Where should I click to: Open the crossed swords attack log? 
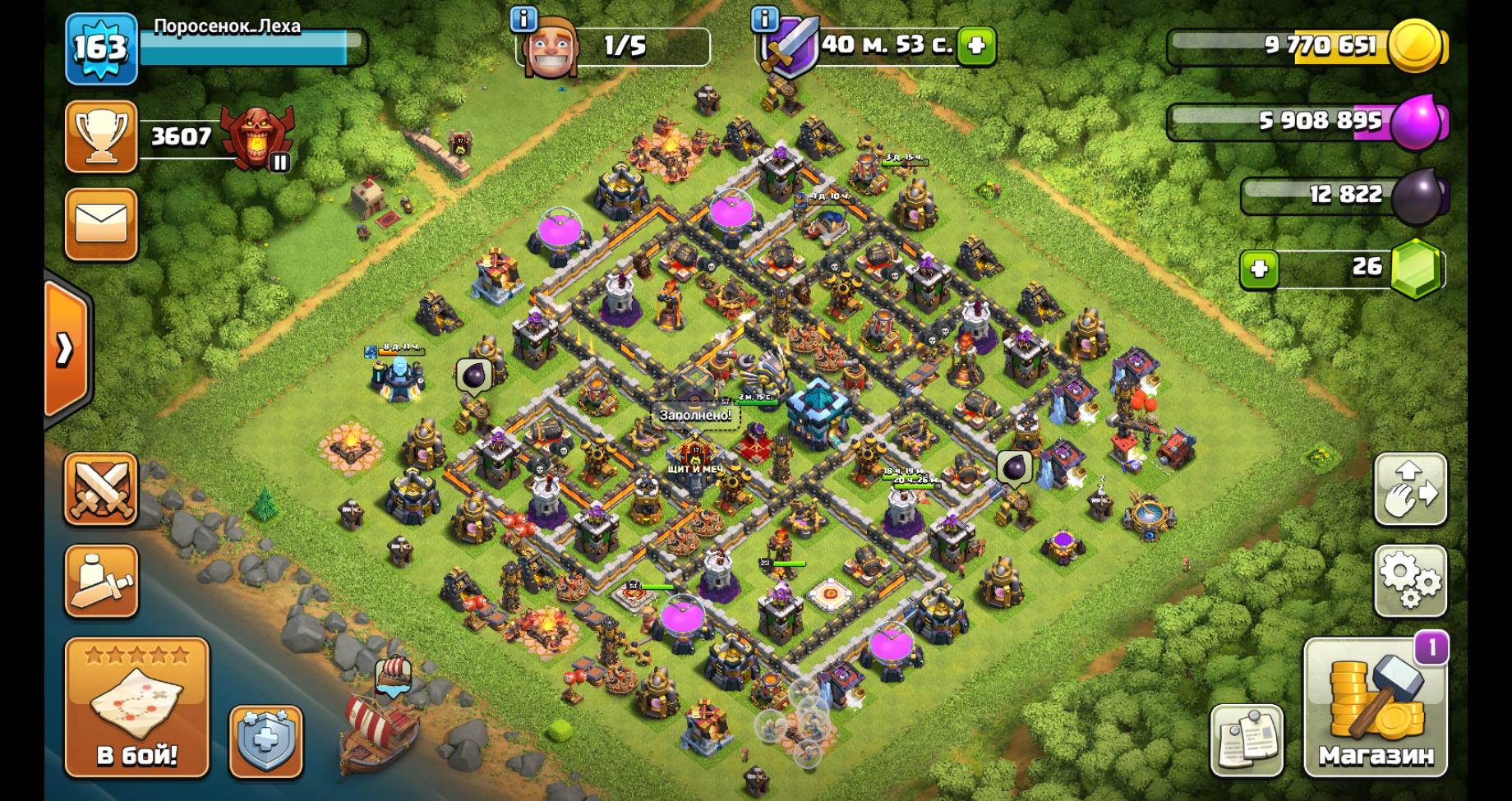click(101, 488)
